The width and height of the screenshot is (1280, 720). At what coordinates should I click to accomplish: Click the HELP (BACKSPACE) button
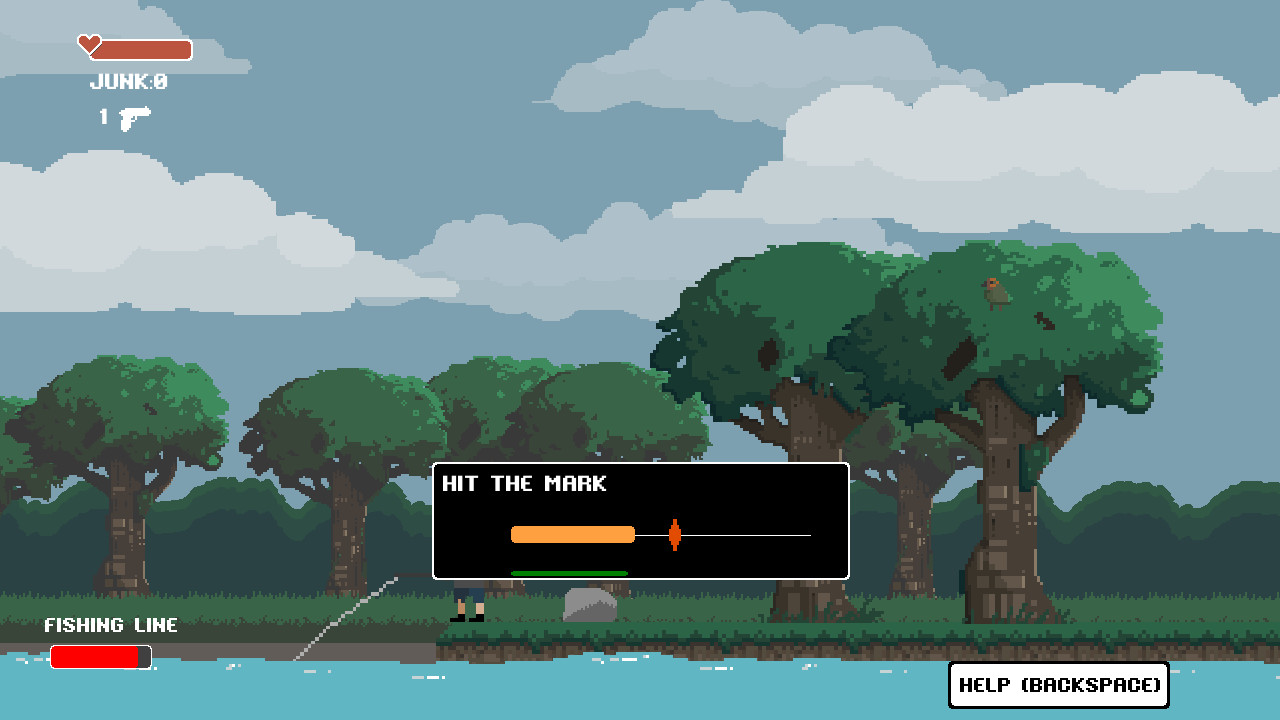click(1058, 685)
